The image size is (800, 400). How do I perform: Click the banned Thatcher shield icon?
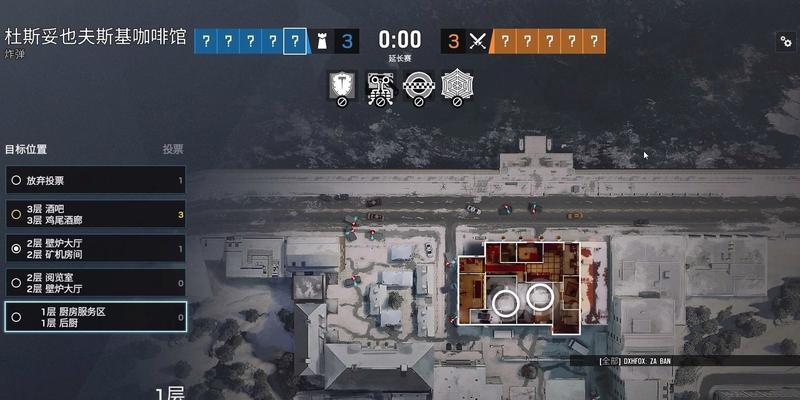click(x=341, y=85)
